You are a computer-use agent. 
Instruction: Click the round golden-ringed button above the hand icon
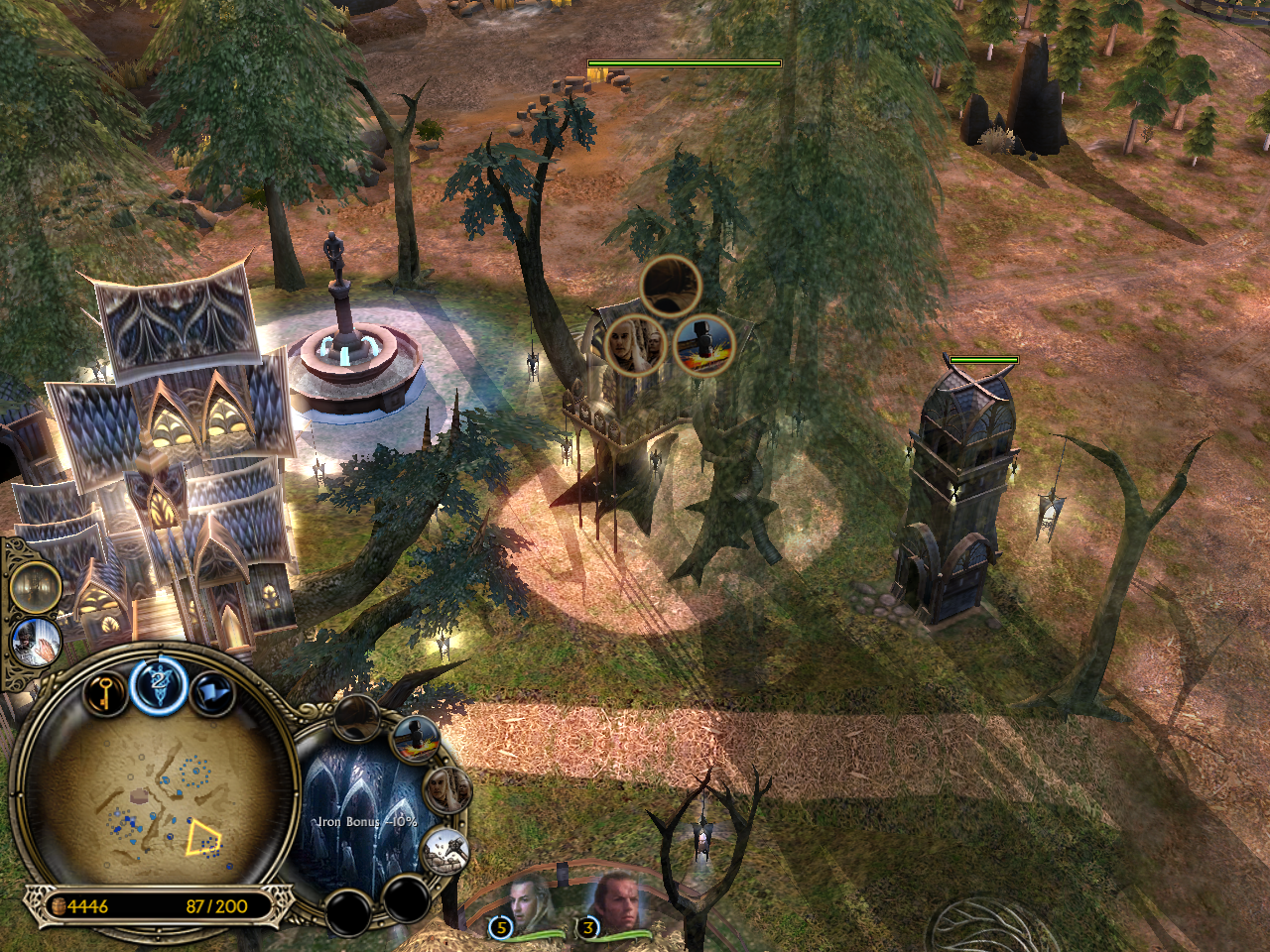coord(36,587)
